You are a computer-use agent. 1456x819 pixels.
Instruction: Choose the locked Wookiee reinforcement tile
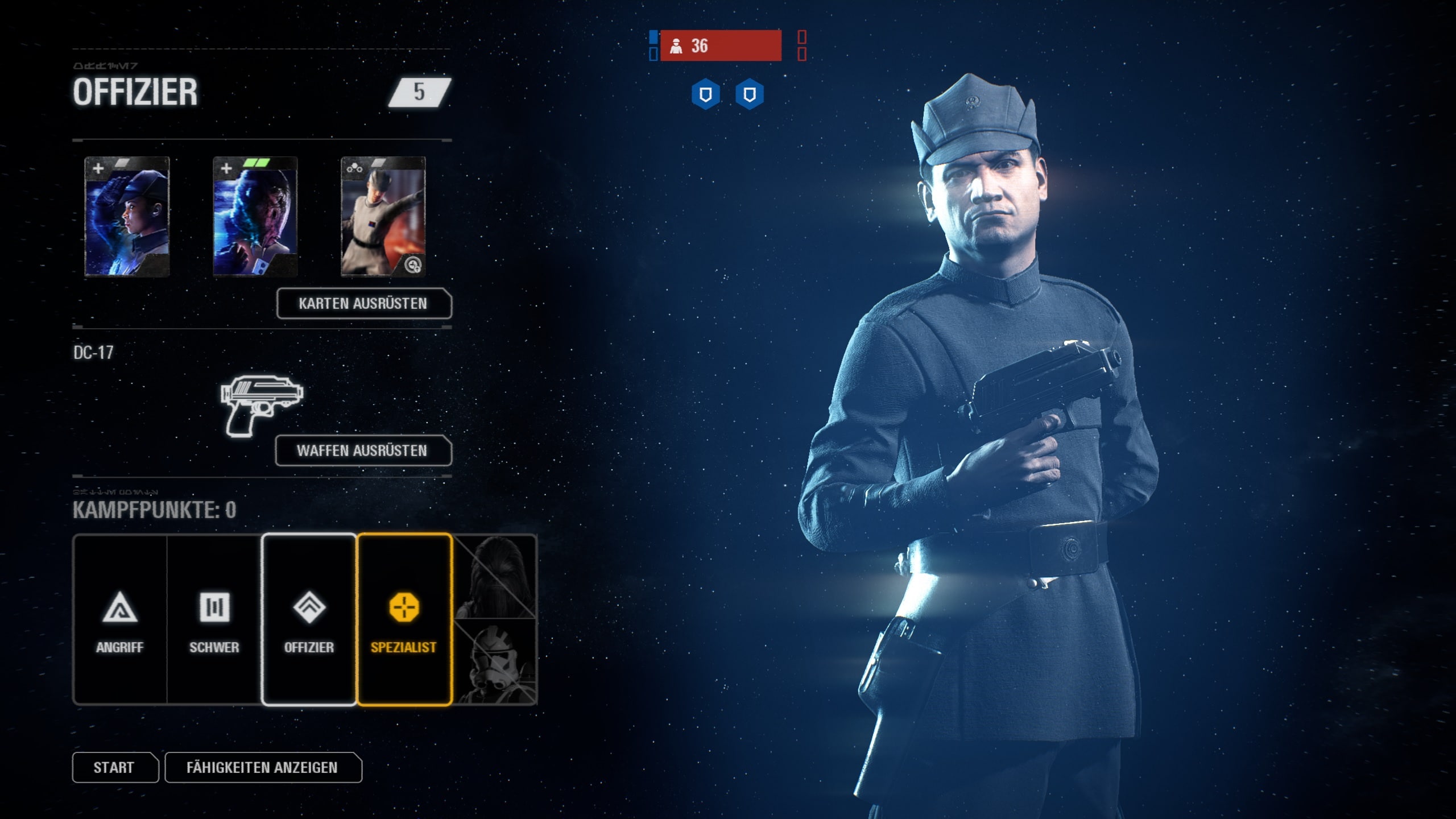pos(496,576)
